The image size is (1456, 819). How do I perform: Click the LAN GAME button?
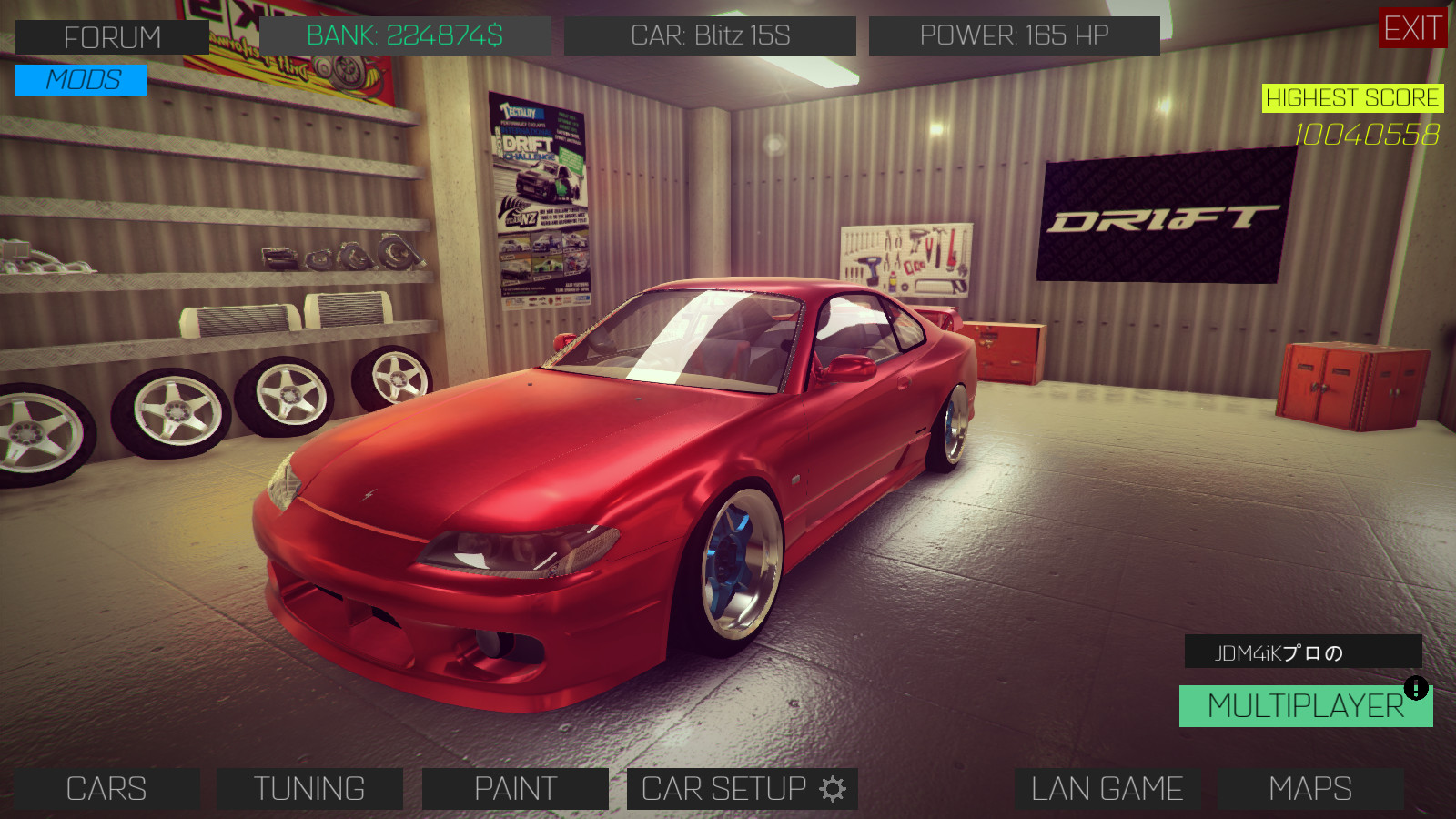[x=1109, y=788]
